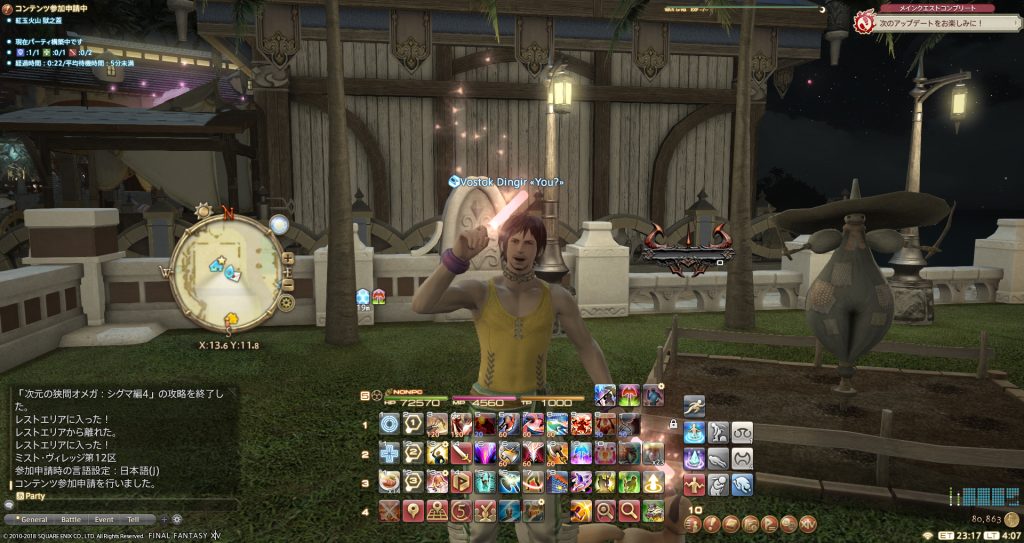Use the blue cross icon on hotbar 2
This screenshot has width=1024, height=543.
point(389,453)
